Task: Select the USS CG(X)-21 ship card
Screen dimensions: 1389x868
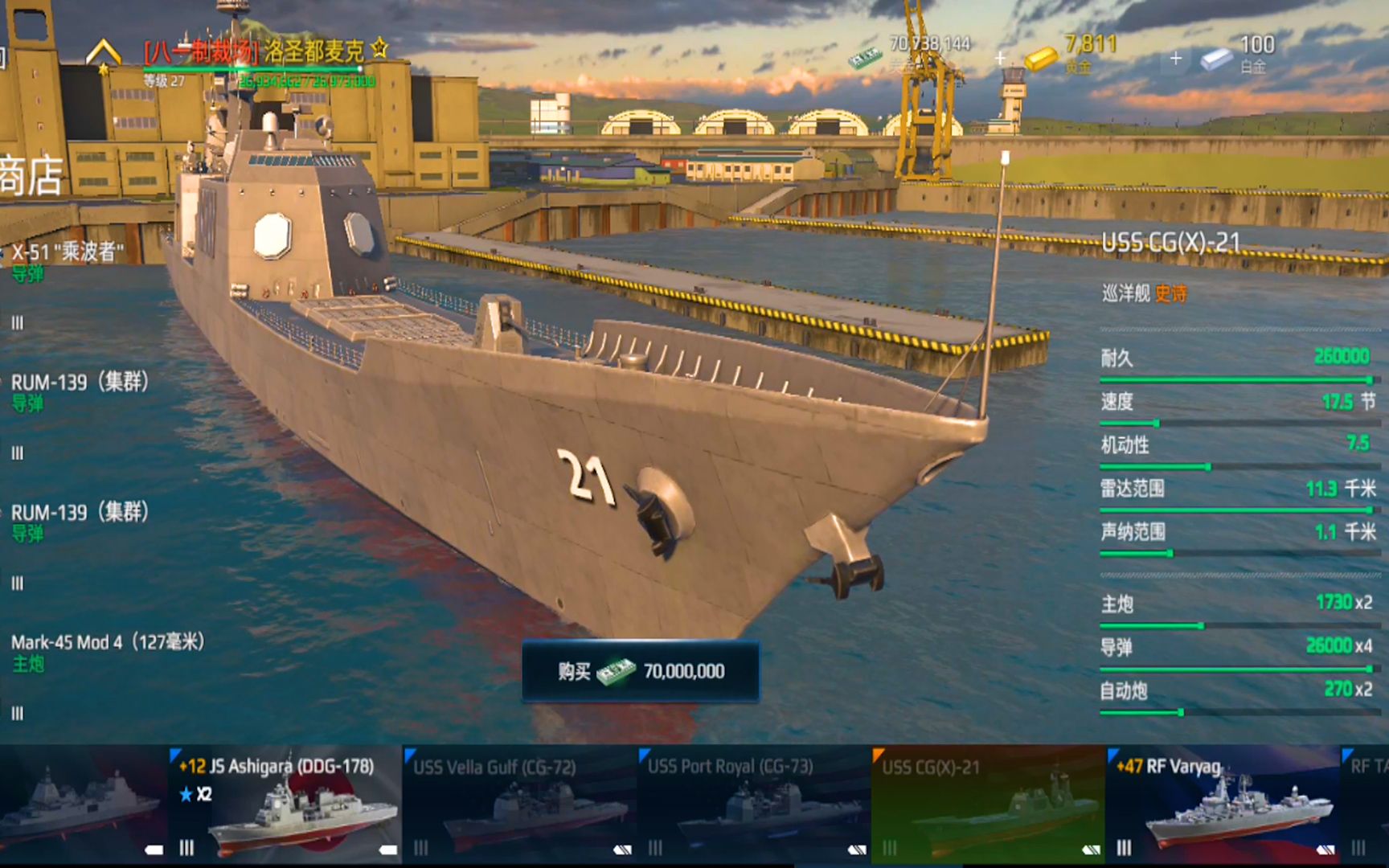Action: tap(988, 804)
